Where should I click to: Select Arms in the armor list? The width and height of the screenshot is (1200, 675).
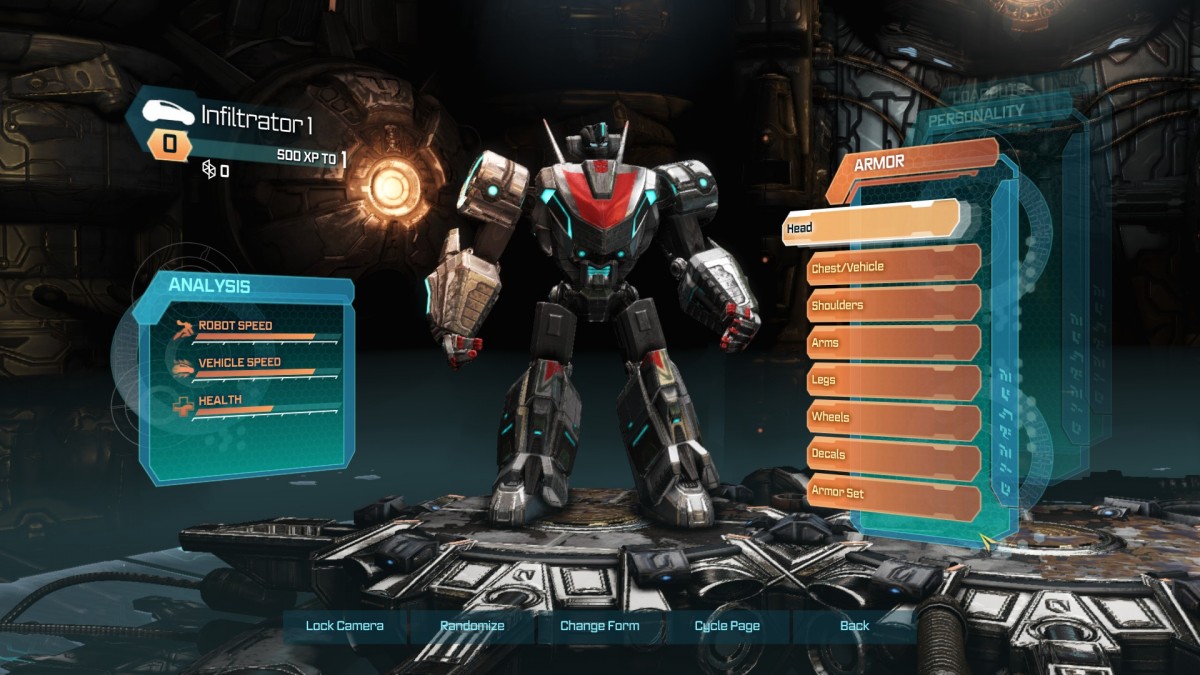coord(893,343)
